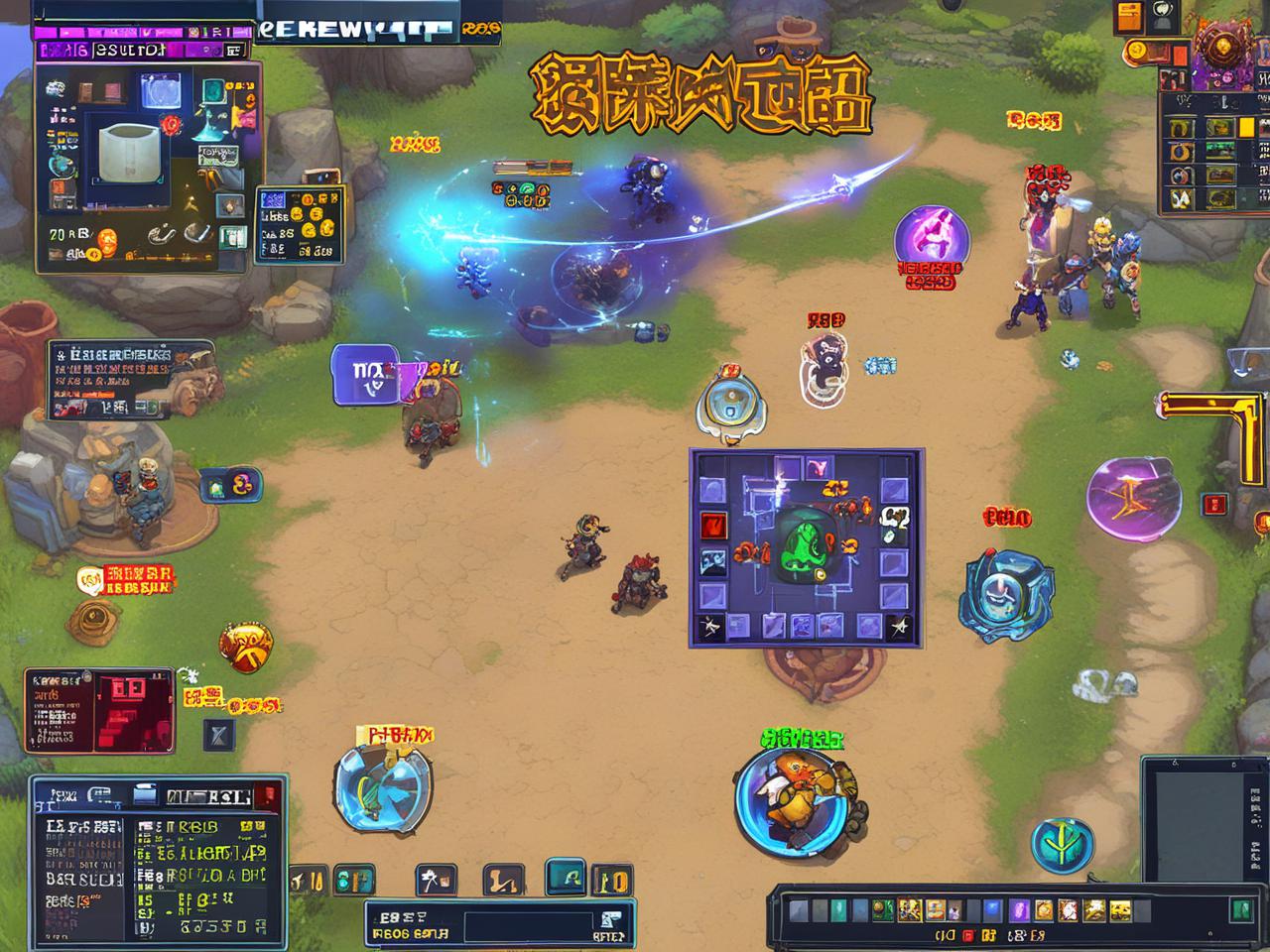Select the teal highlighted hotbar button

[x=567, y=878]
